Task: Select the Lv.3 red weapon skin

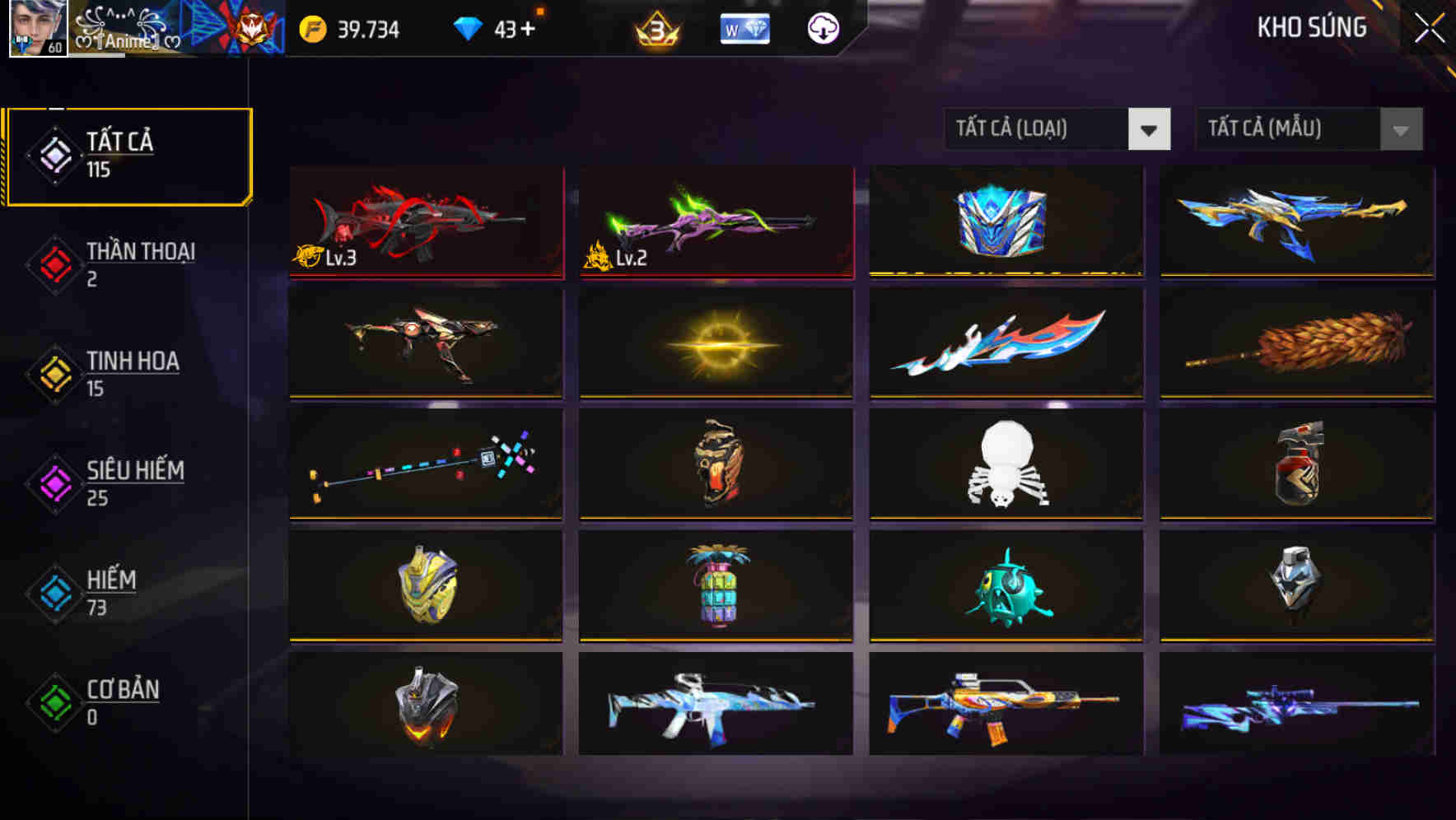Action: click(x=425, y=222)
